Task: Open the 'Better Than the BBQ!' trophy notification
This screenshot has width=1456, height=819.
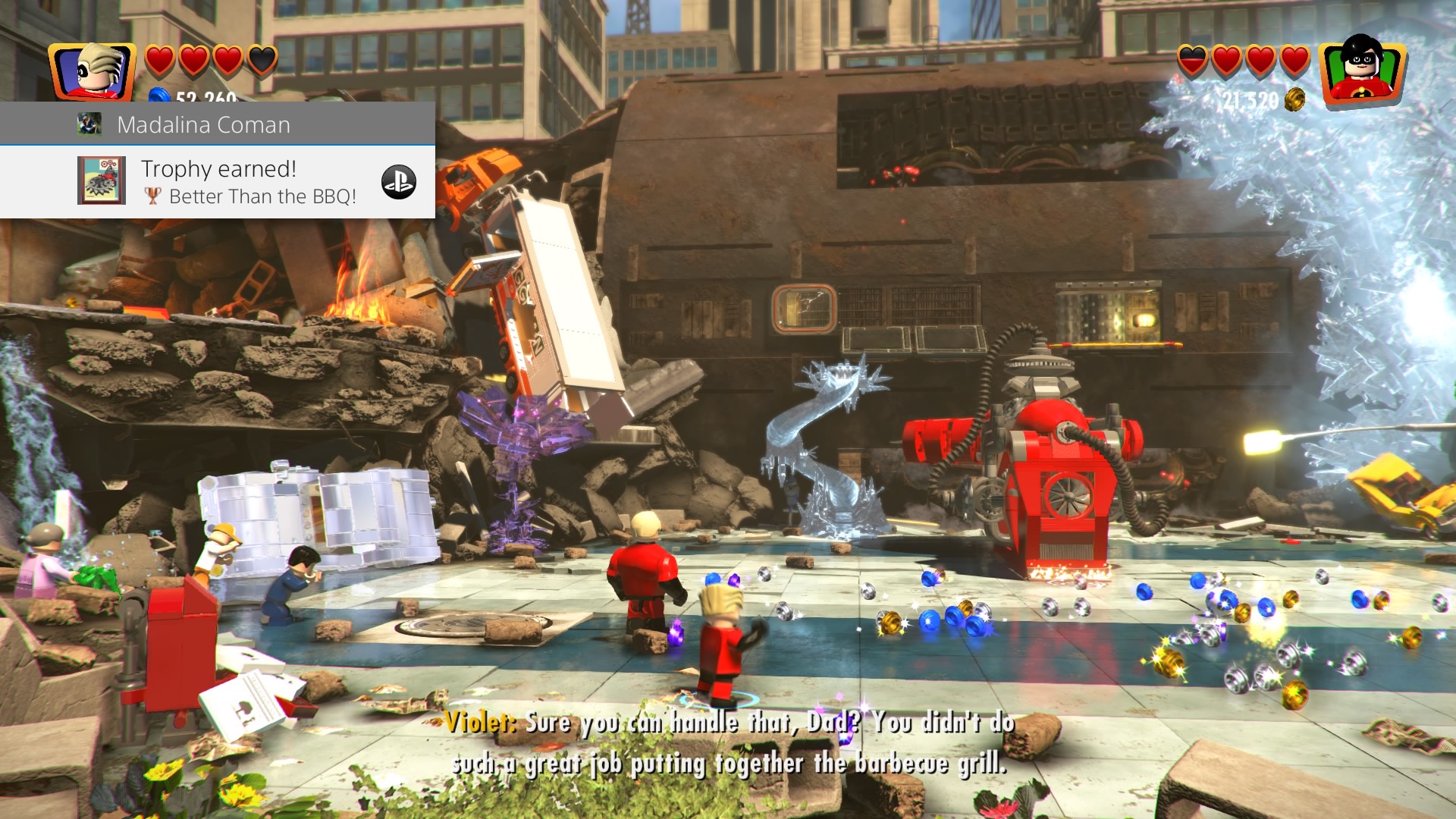Action: coord(250,182)
